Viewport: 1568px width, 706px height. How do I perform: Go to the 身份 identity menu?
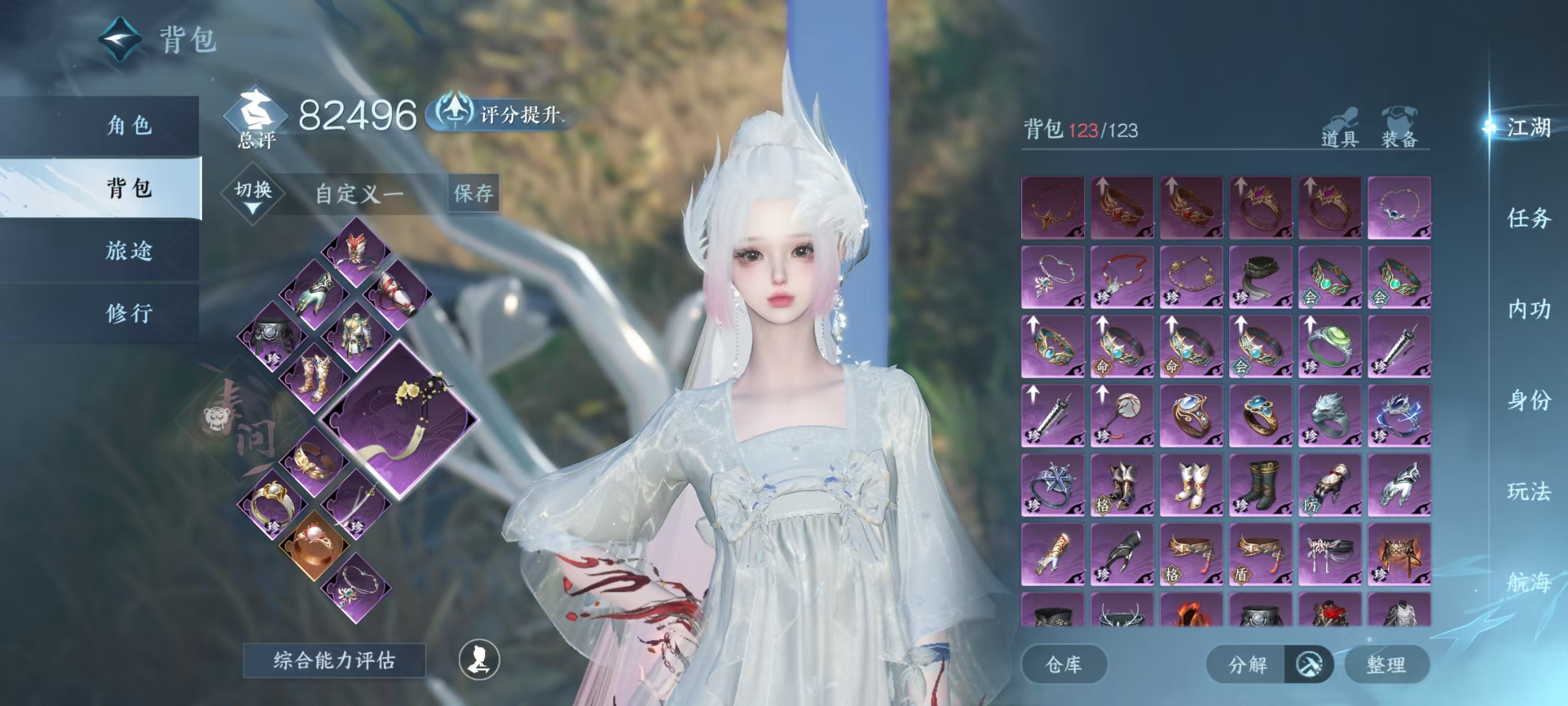(x=1528, y=400)
